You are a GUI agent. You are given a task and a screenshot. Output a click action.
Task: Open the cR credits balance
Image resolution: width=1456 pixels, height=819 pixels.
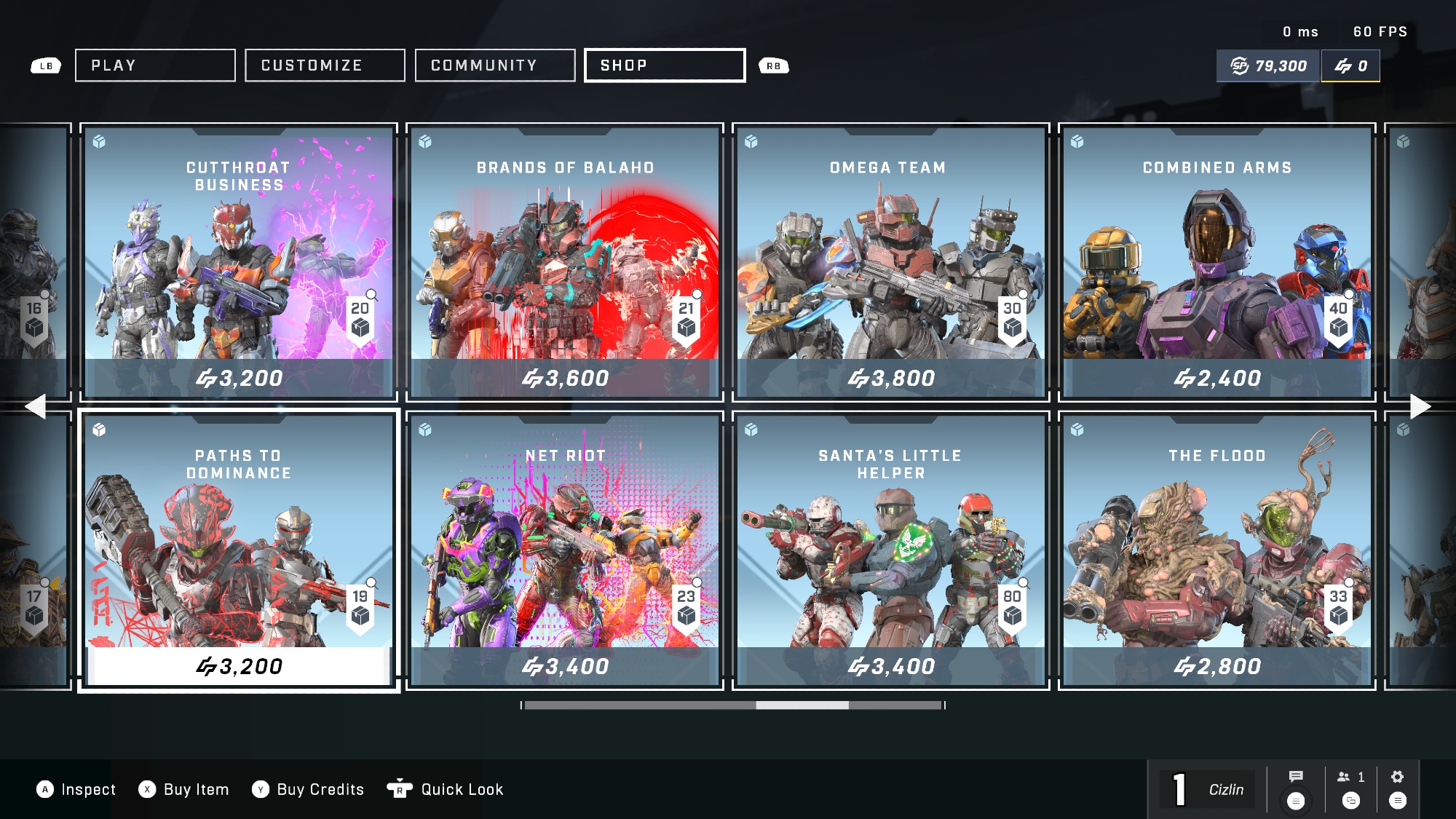pos(1350,66)
